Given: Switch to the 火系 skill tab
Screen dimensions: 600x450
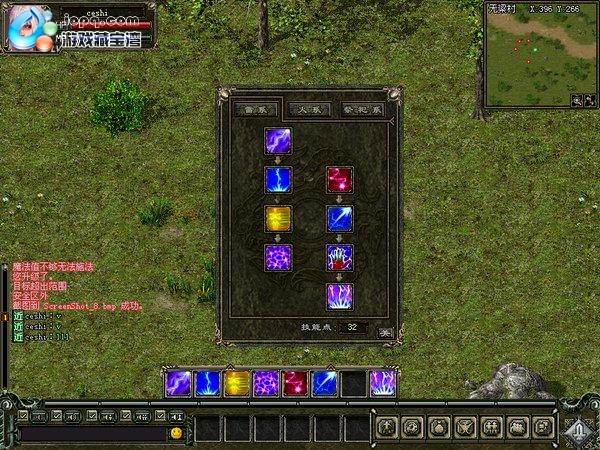Looking at the screenshot, I should point(309,109).
